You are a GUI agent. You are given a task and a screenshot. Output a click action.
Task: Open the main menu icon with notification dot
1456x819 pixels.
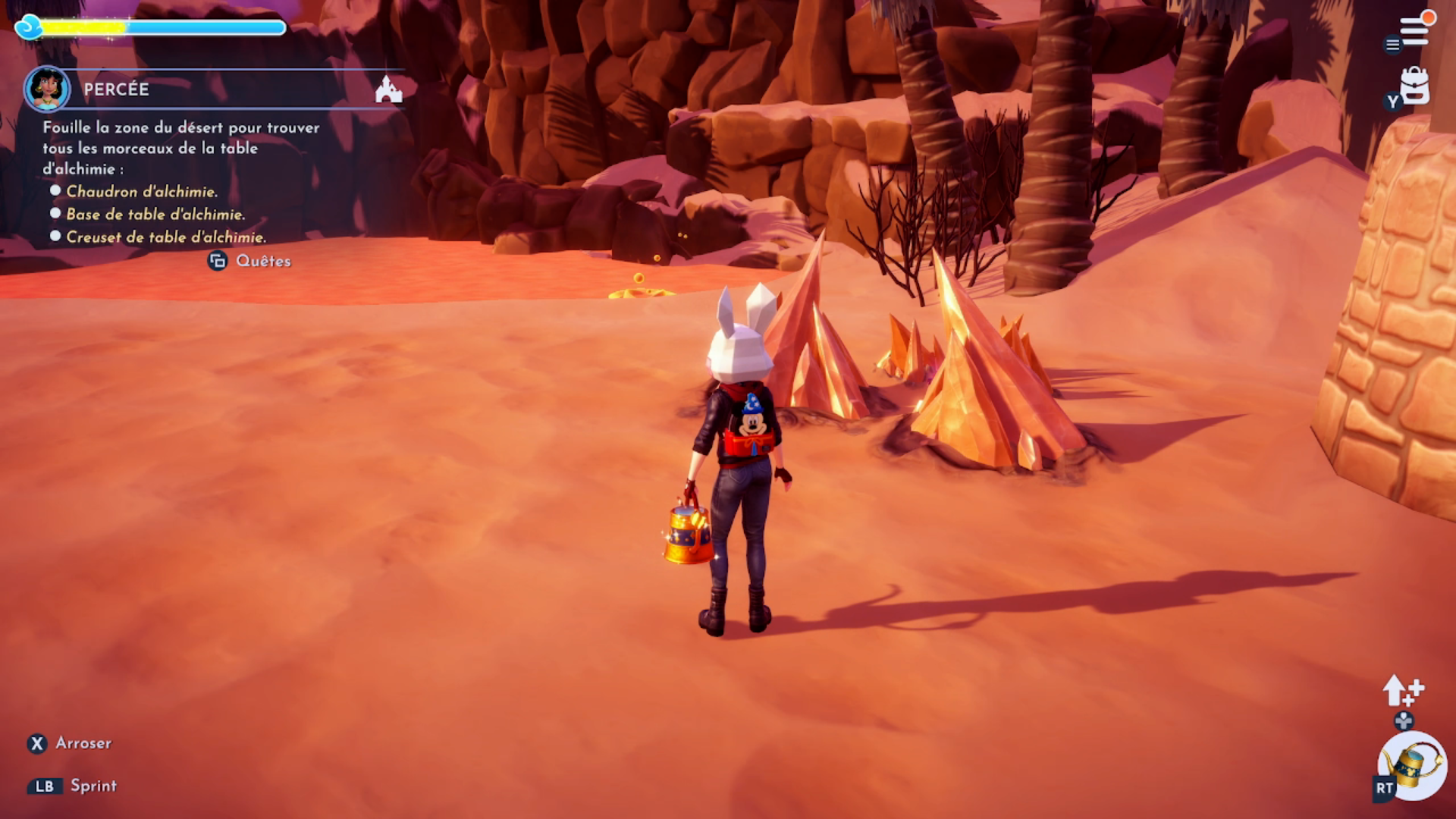(1414, 30)
